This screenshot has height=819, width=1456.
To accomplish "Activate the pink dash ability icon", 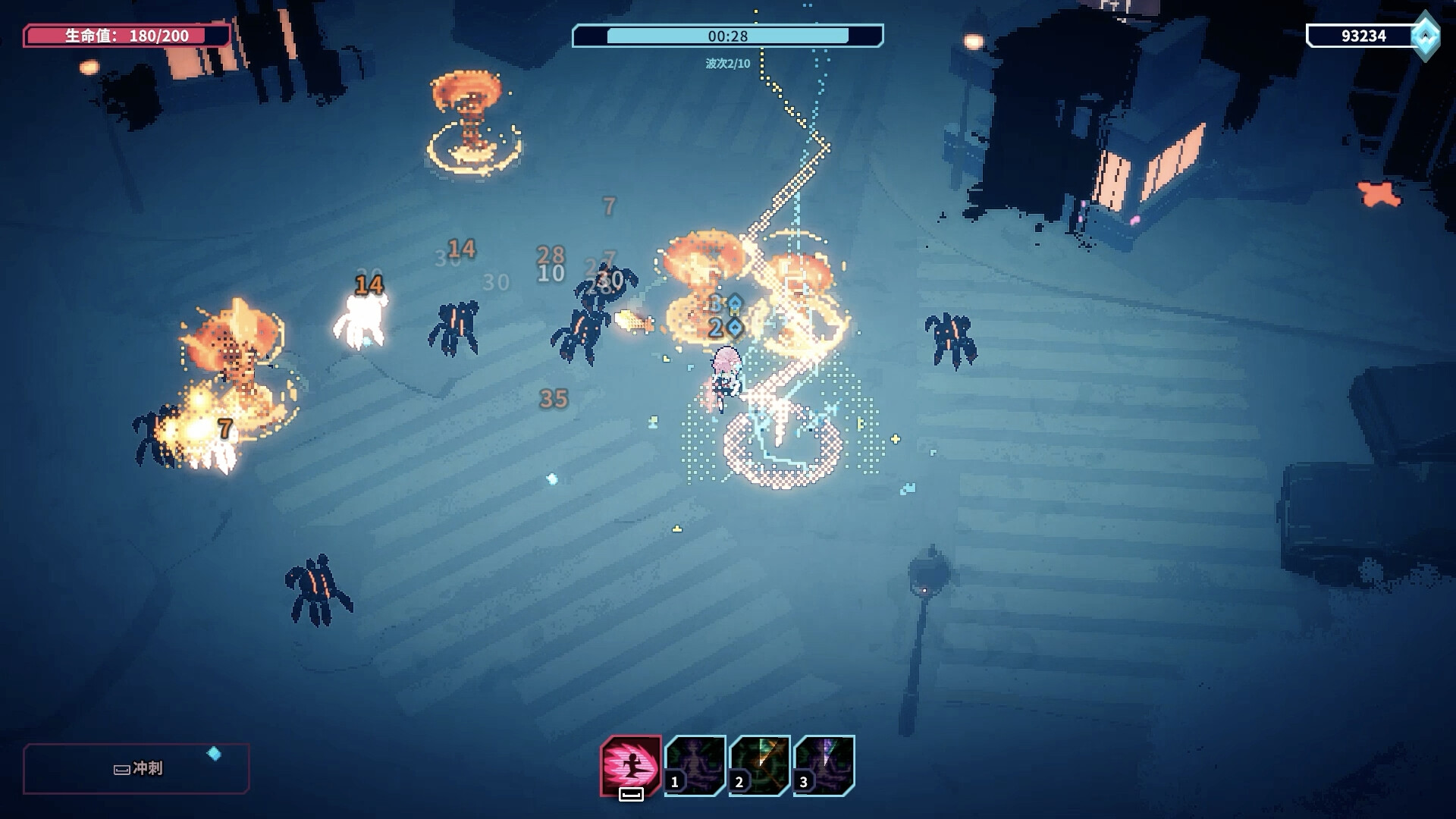I will coord(630,765).
